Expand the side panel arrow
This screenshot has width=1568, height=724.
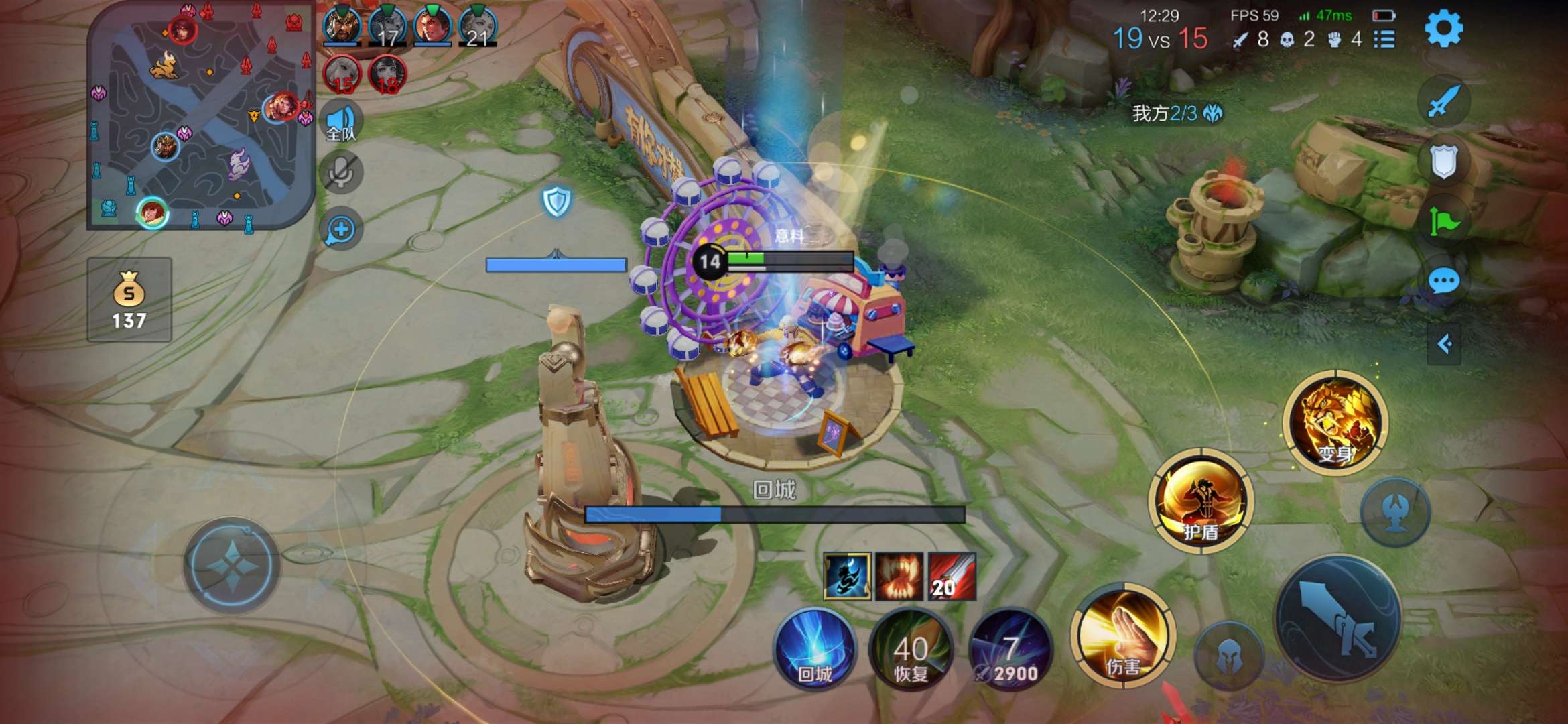click(x=1444, y=345)
